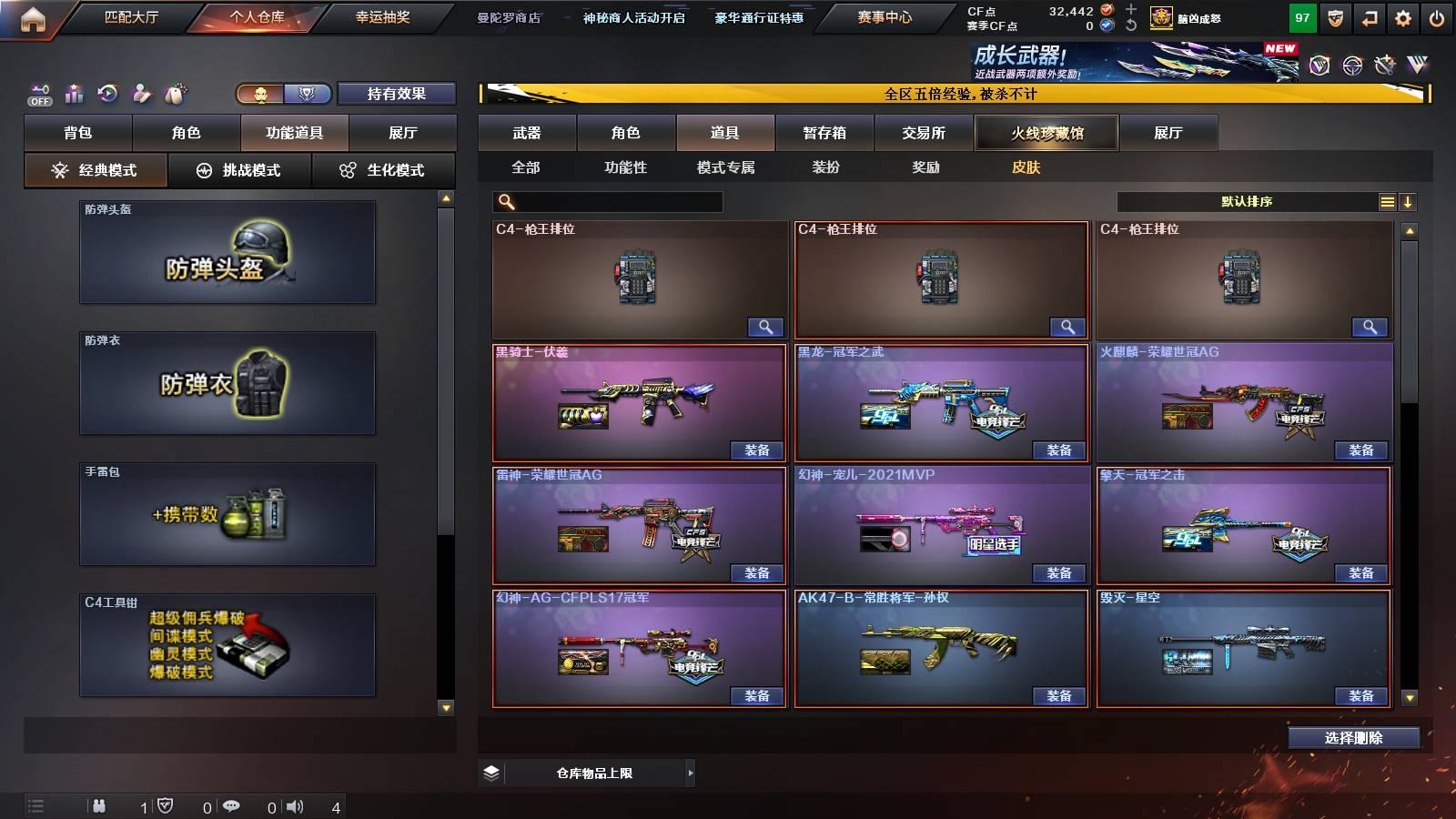The width and height of the screenshot is (1456, 819).
Task: Toggle the sort direction arrow beside 默认排序
Action: tap(1410, 201)
